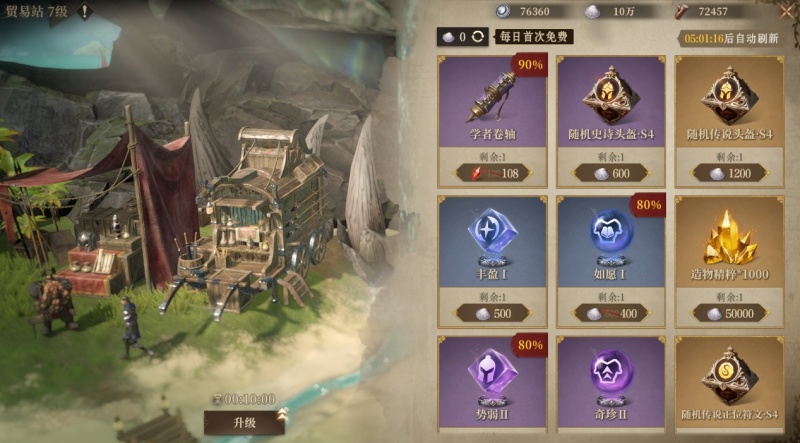The height and width of the screenshot is (443, 800).
Task: Buy the legendary helmet for 1200
Action: tap(729, 173)
